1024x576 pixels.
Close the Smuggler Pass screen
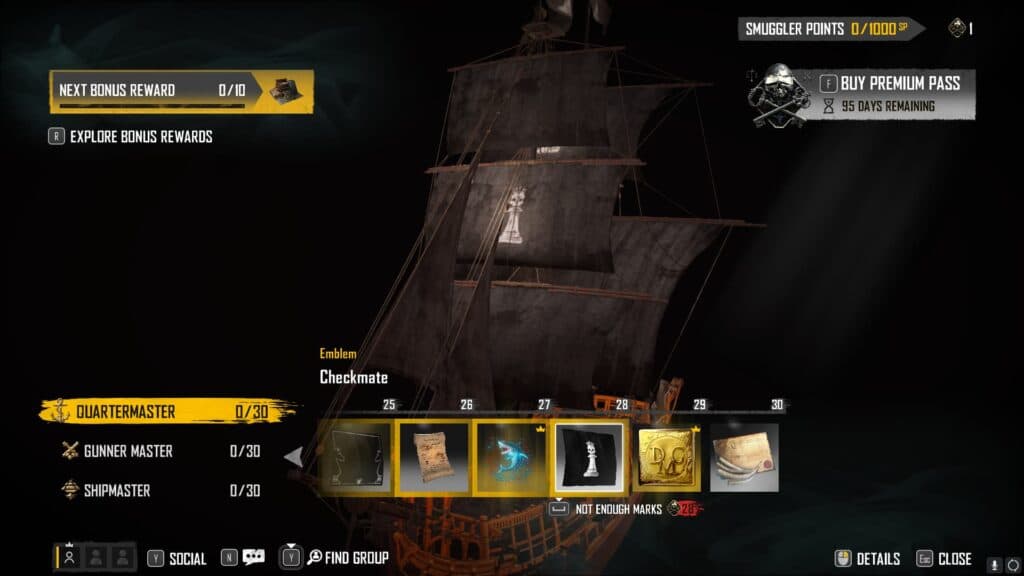click(944, 559)
